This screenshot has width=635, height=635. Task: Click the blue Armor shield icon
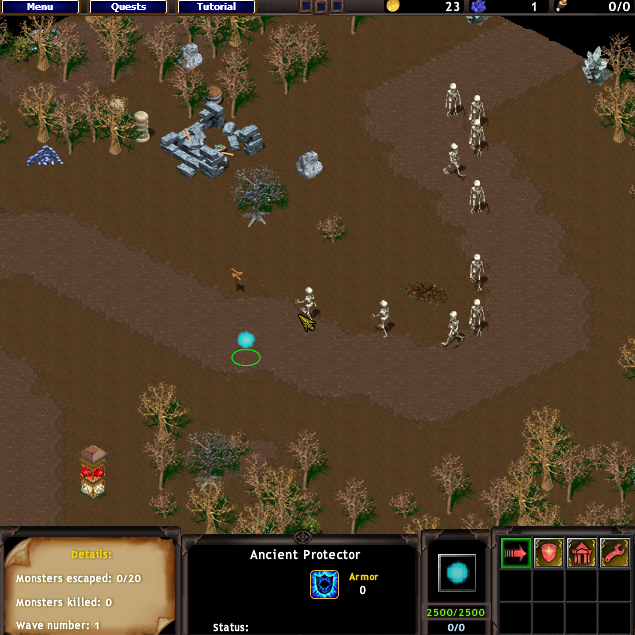click(324, 584)
